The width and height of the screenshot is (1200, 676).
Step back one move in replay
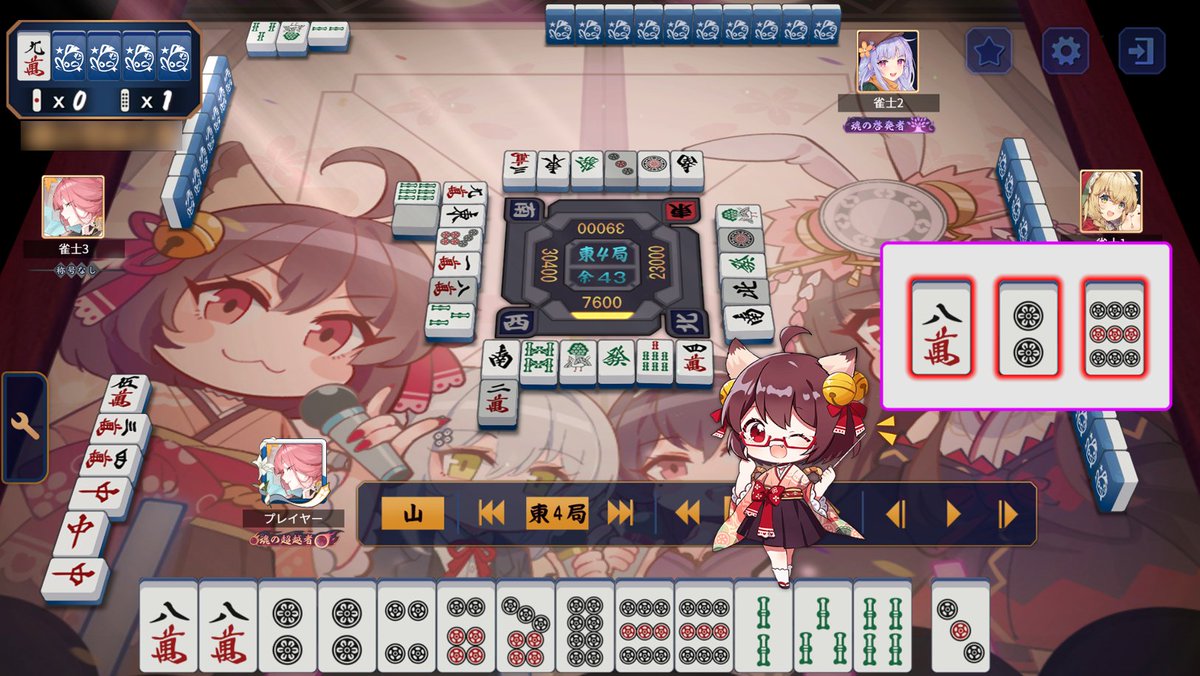[895, 514]
